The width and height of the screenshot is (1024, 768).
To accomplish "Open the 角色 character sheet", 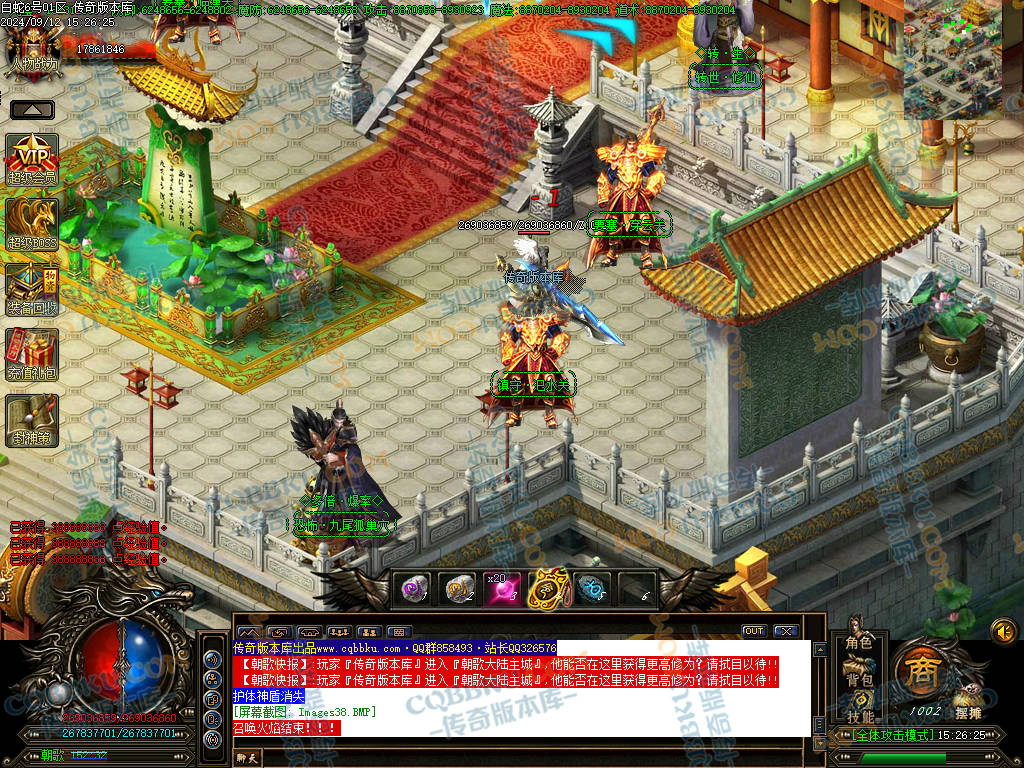I will 859,642.
